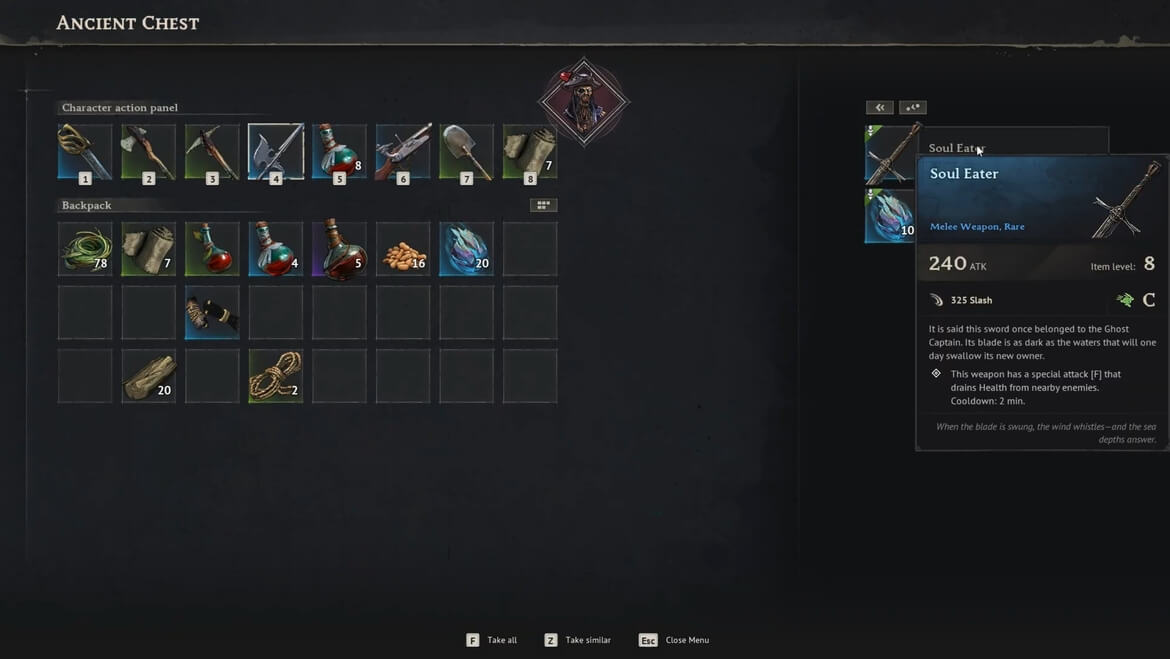This screenshot has height=659, width=1170.
Task: Choose the hatchet in hotbar slot 2
Action: (148, 152)
